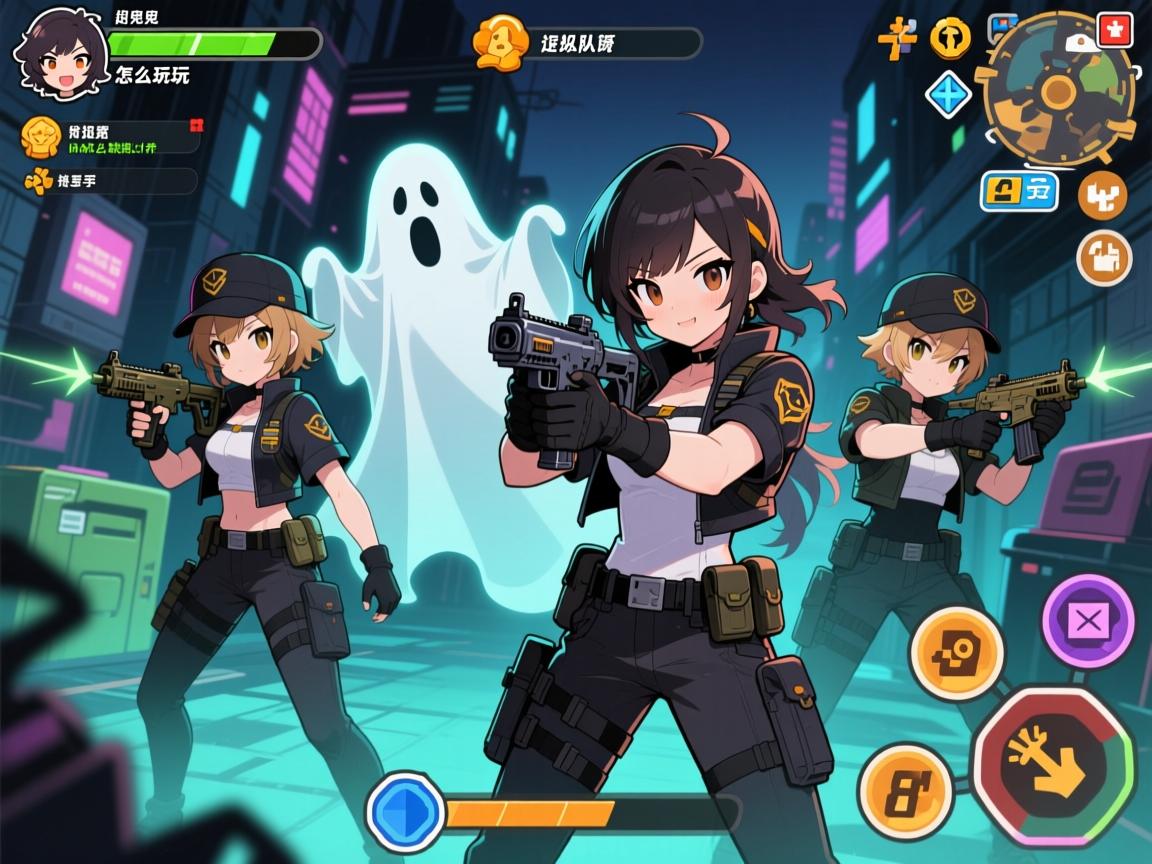Use the orange skill button left of purple X
1152x864 pixels.
pos(956,653)
